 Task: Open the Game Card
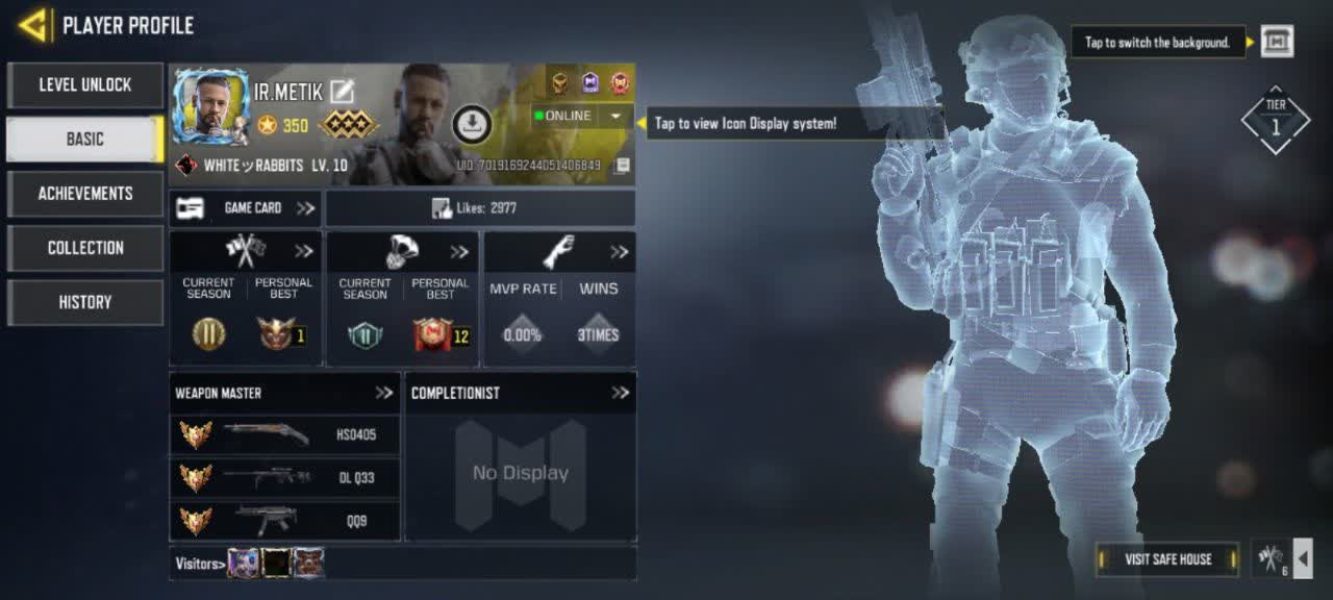[246, 208]
